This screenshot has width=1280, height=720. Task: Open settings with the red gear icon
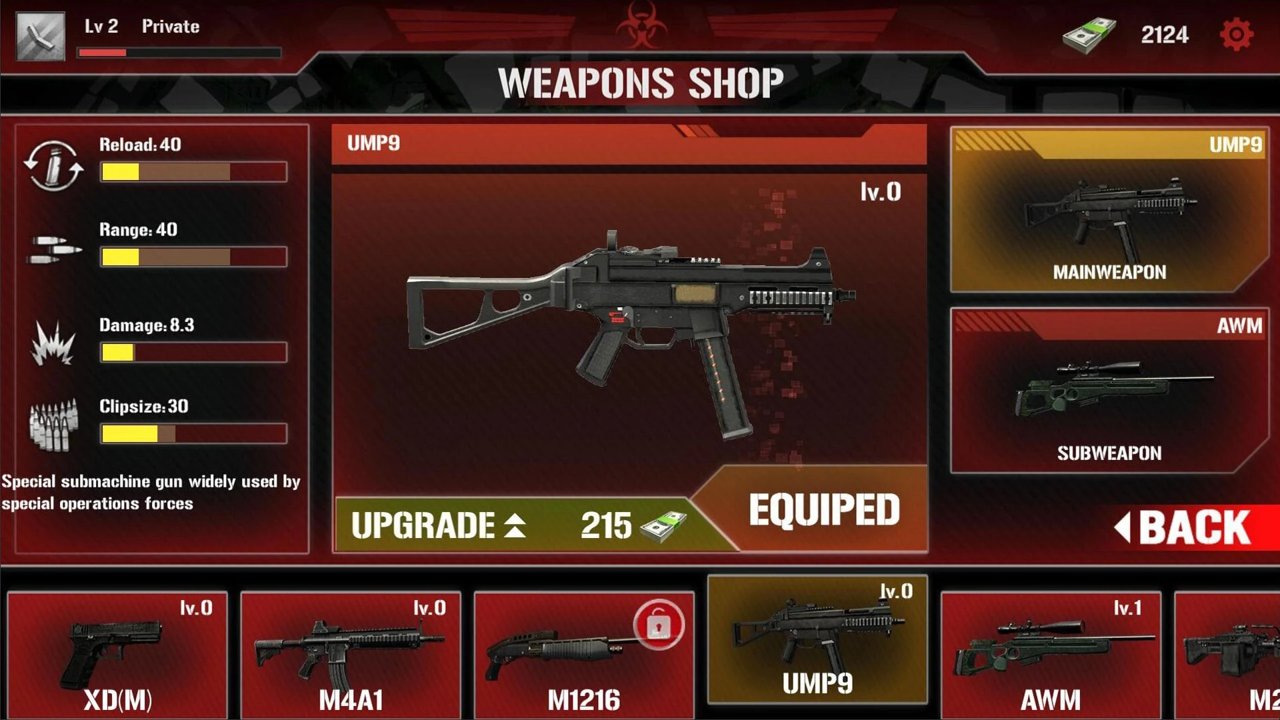click(x=1237, y=35)
